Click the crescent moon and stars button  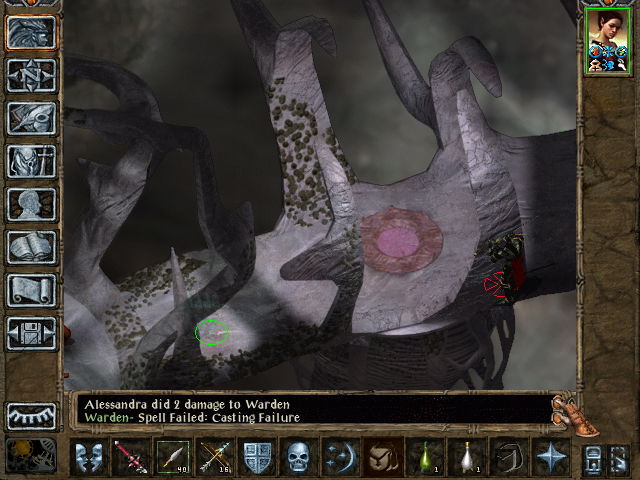[341, 457]
